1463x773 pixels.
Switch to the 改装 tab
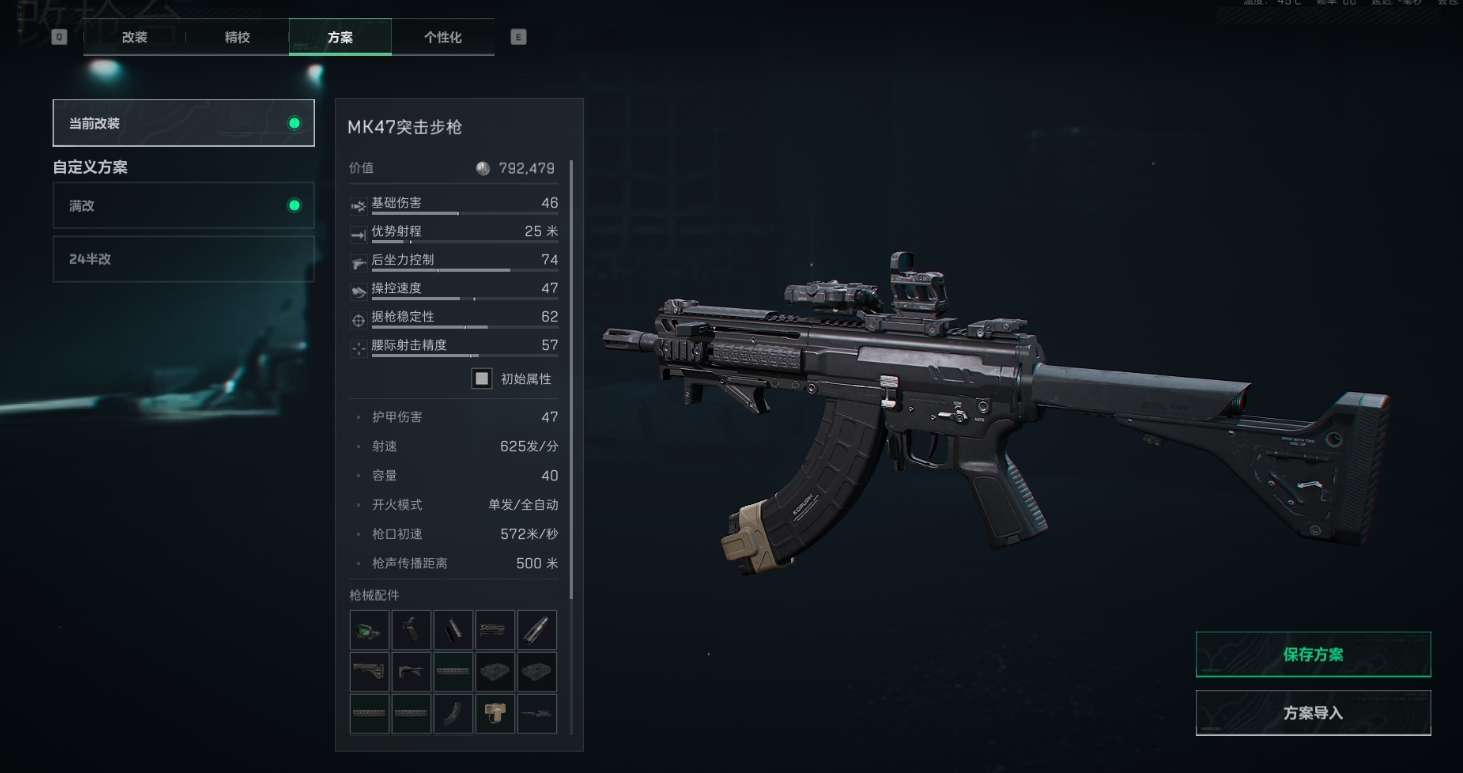click(134, 37)
